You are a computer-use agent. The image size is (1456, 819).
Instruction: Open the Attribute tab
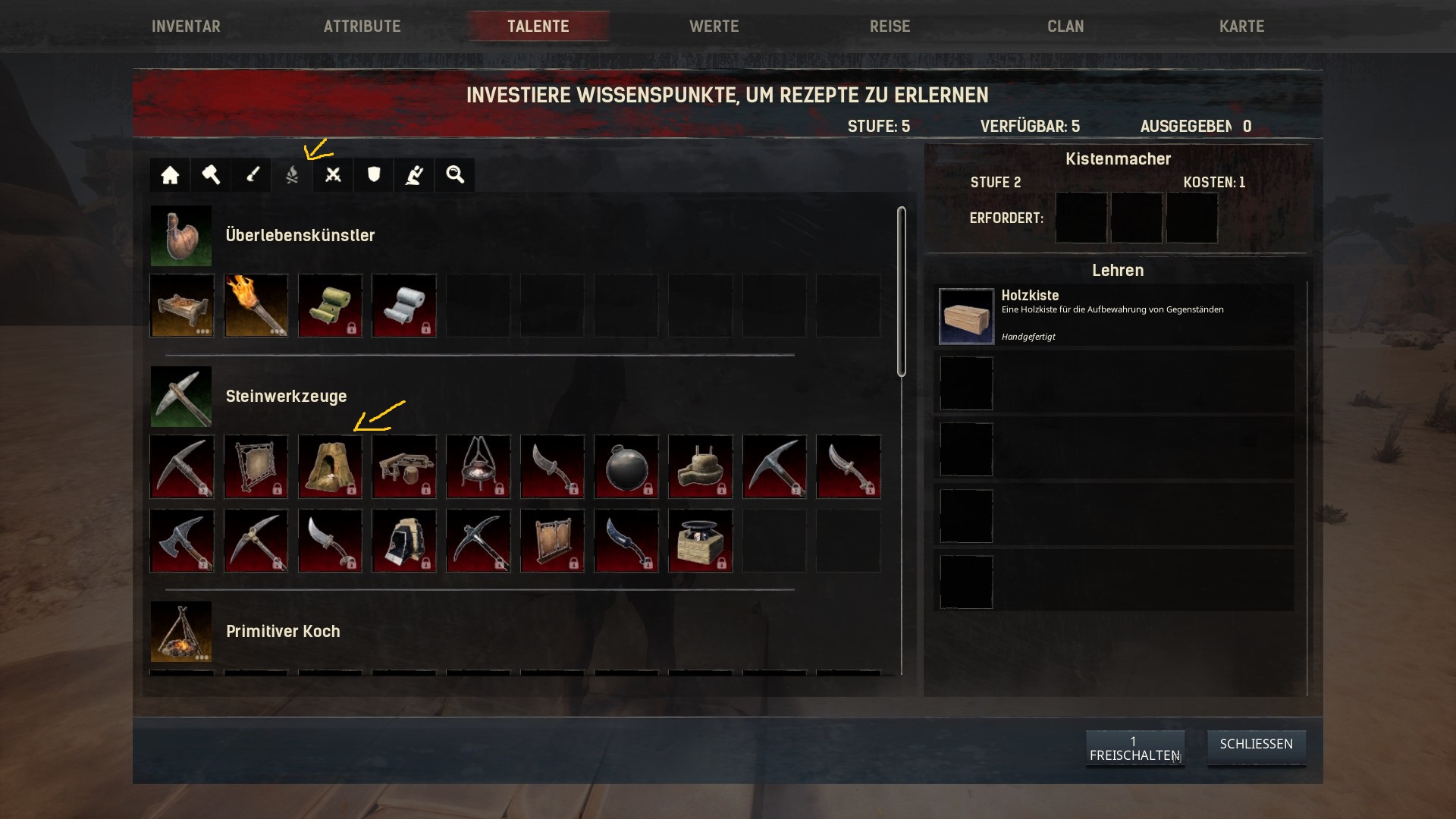click(x=362, y=27)
